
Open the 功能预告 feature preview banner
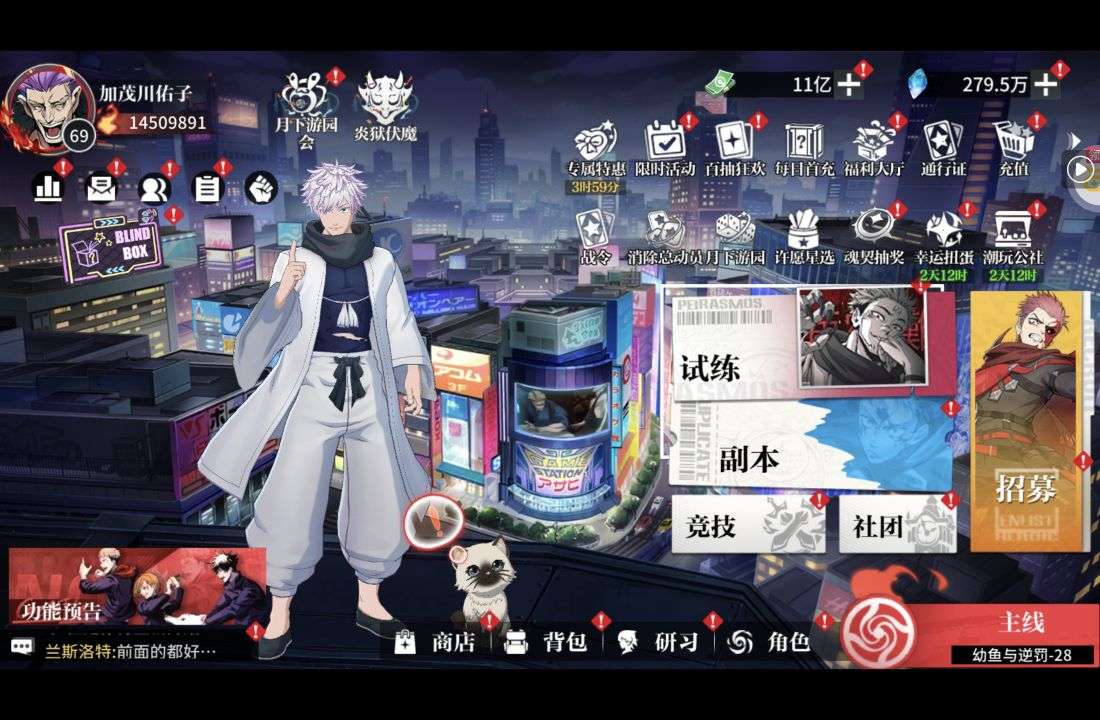click(x=137, y=587)
